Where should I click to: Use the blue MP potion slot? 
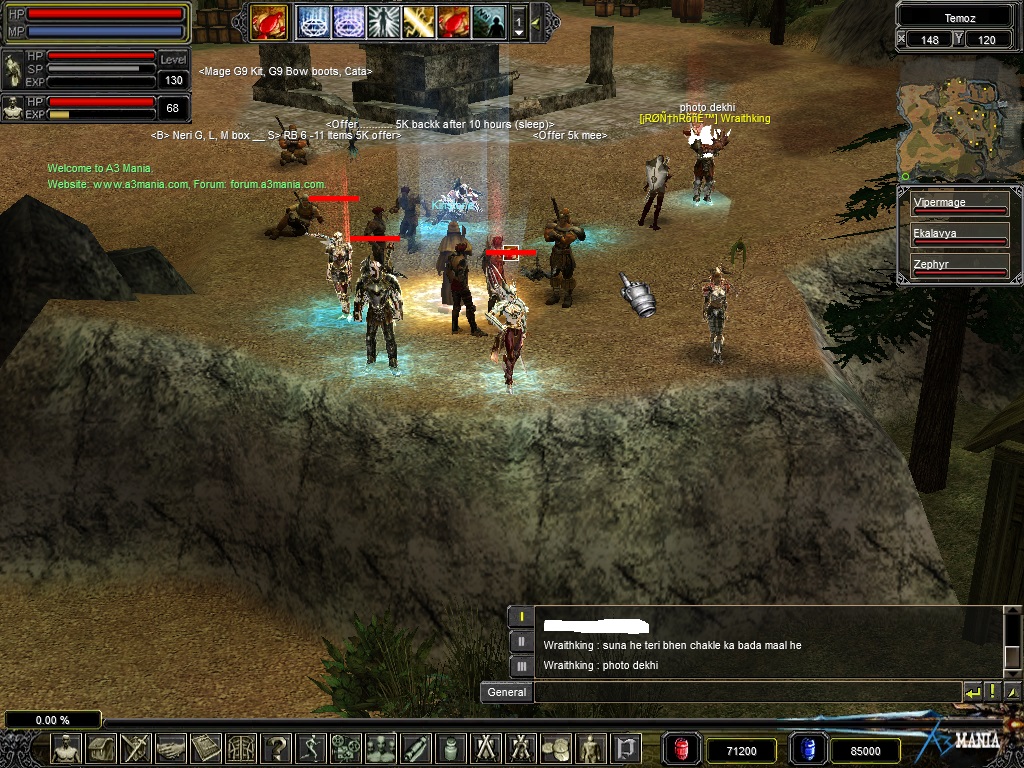click(x=807, y=750)
